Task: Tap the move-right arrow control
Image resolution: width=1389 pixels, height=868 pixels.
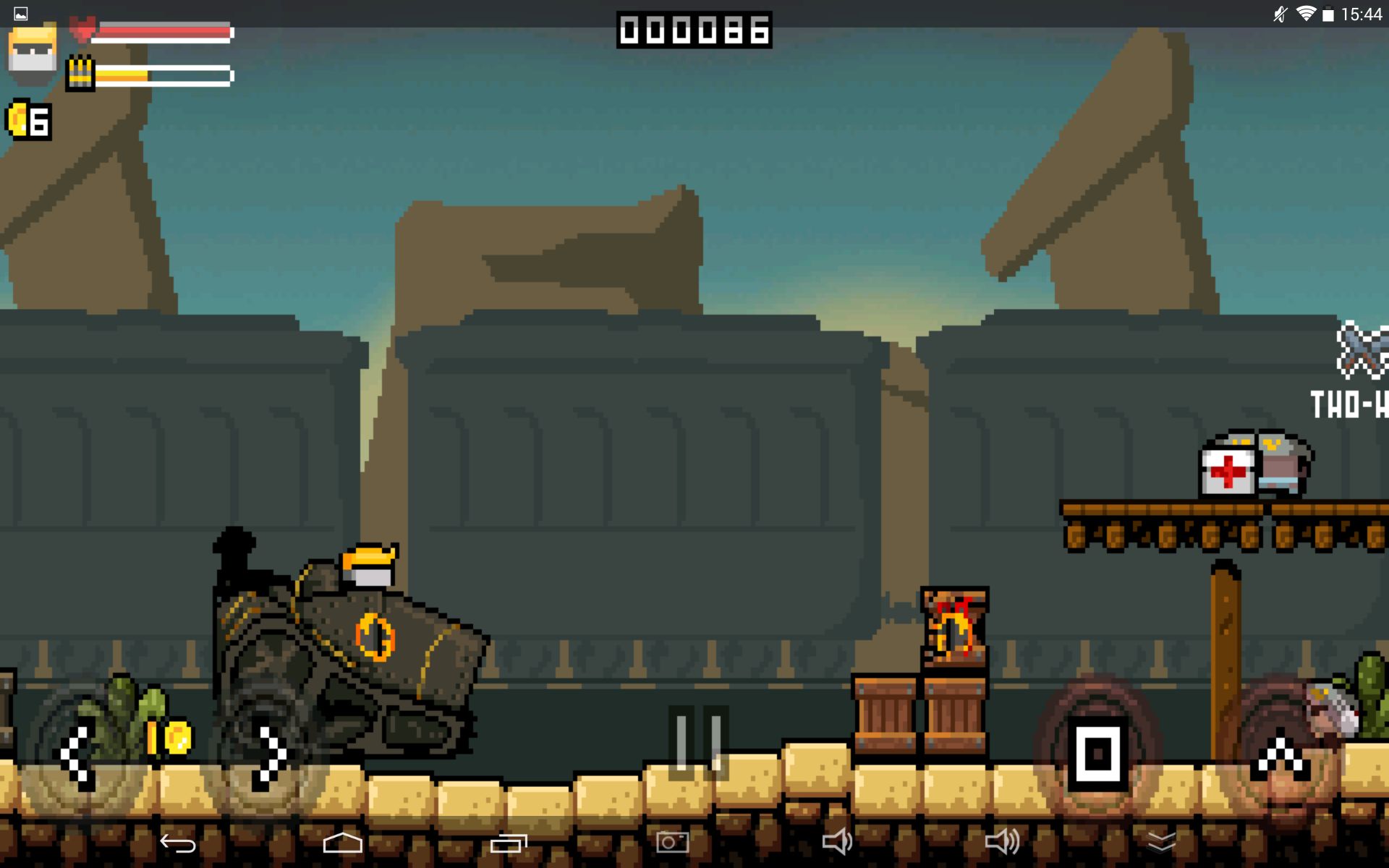Action: point(271,757)
